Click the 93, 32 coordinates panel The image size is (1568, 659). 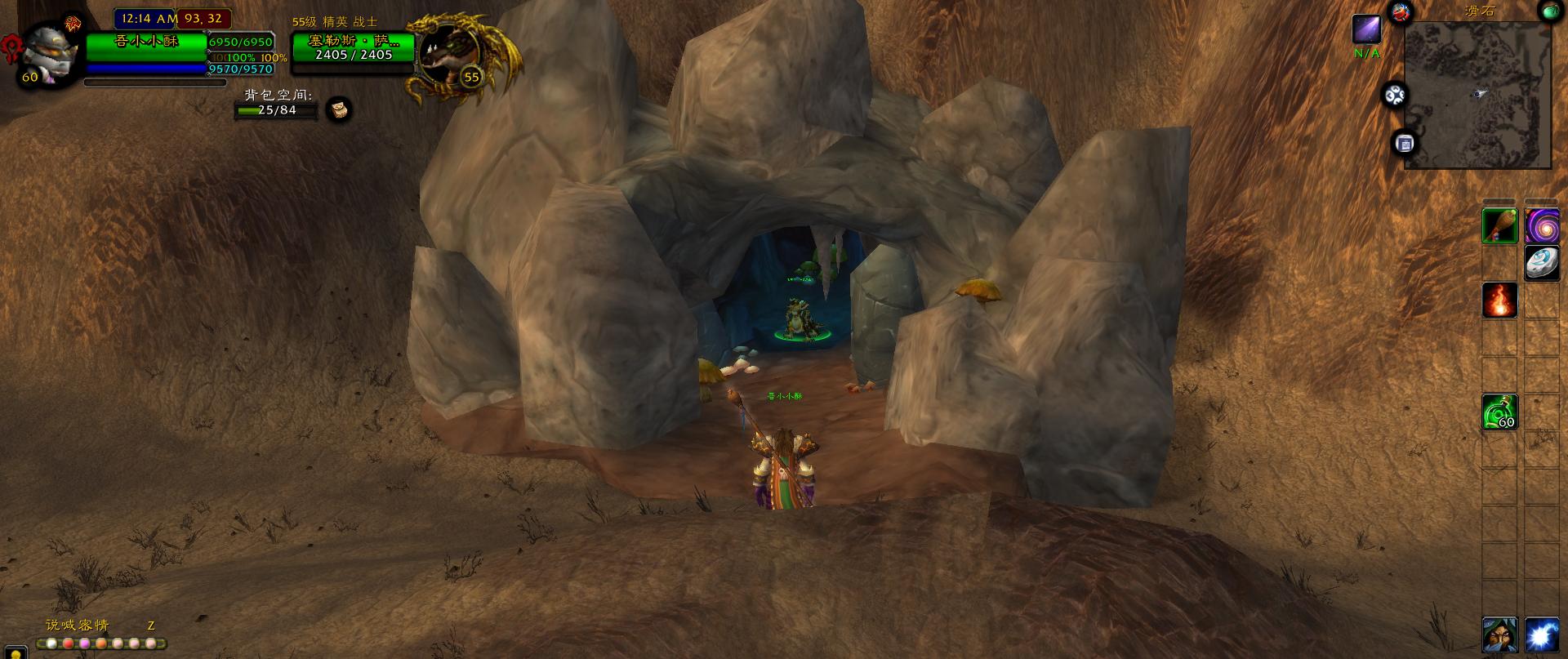(204, 18)
